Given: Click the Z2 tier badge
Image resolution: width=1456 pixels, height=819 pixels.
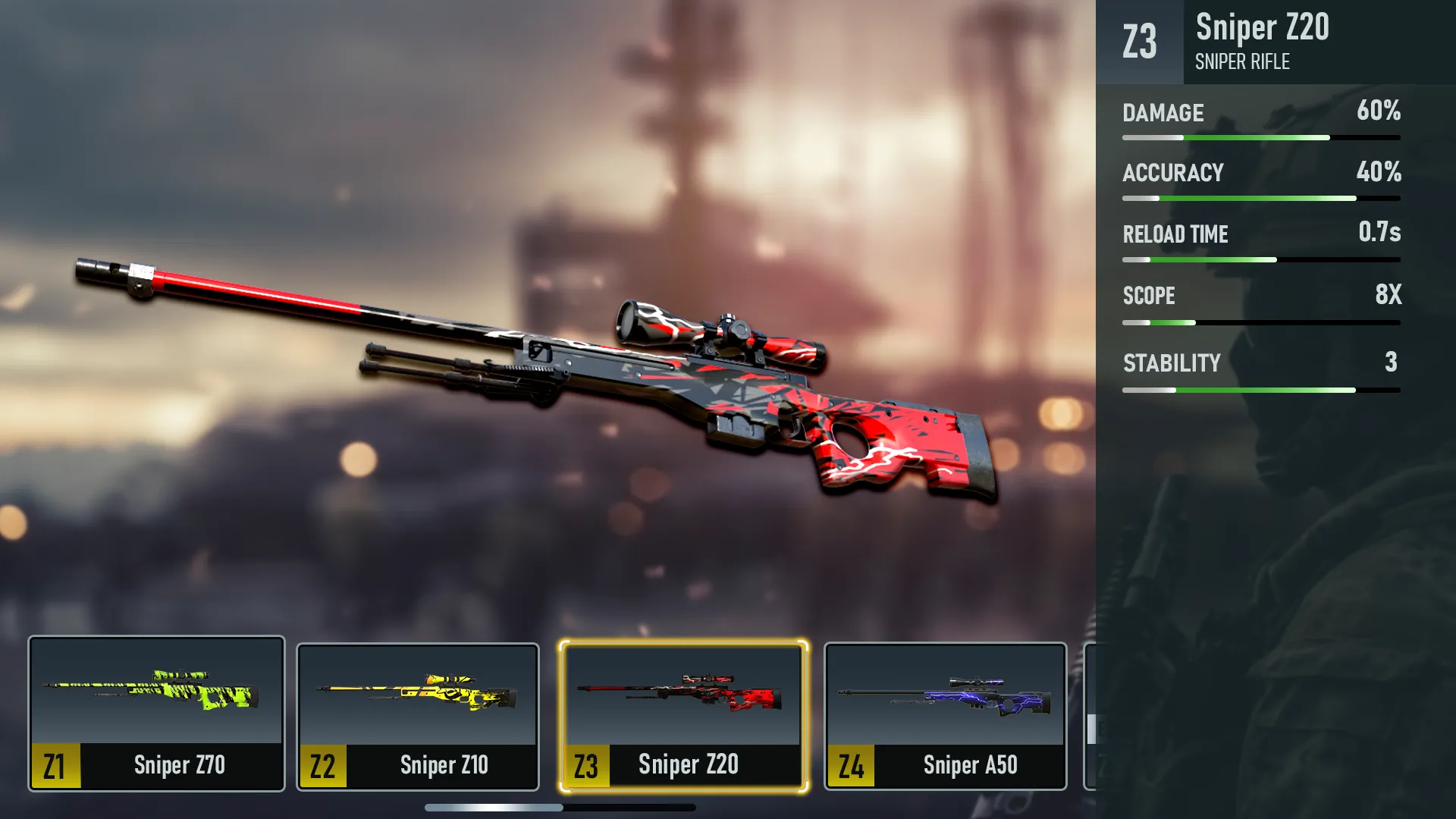Looking at the screenshot, I should pos(322,764).
